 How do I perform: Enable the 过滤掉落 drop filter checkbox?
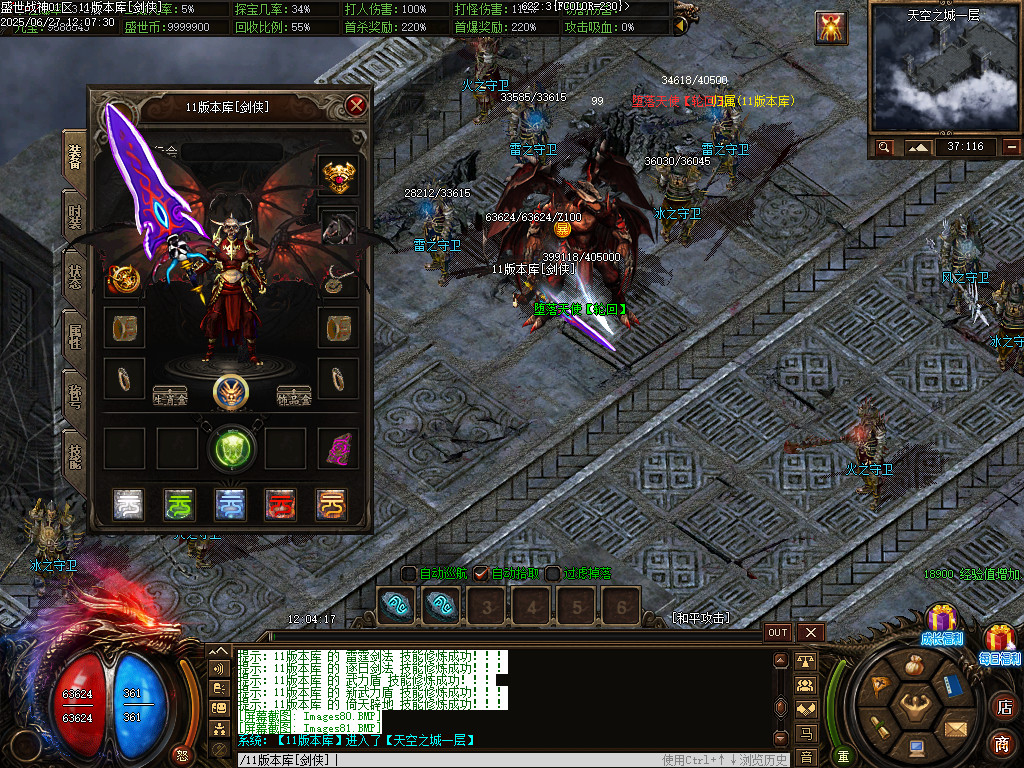click(x=553, y=574)
